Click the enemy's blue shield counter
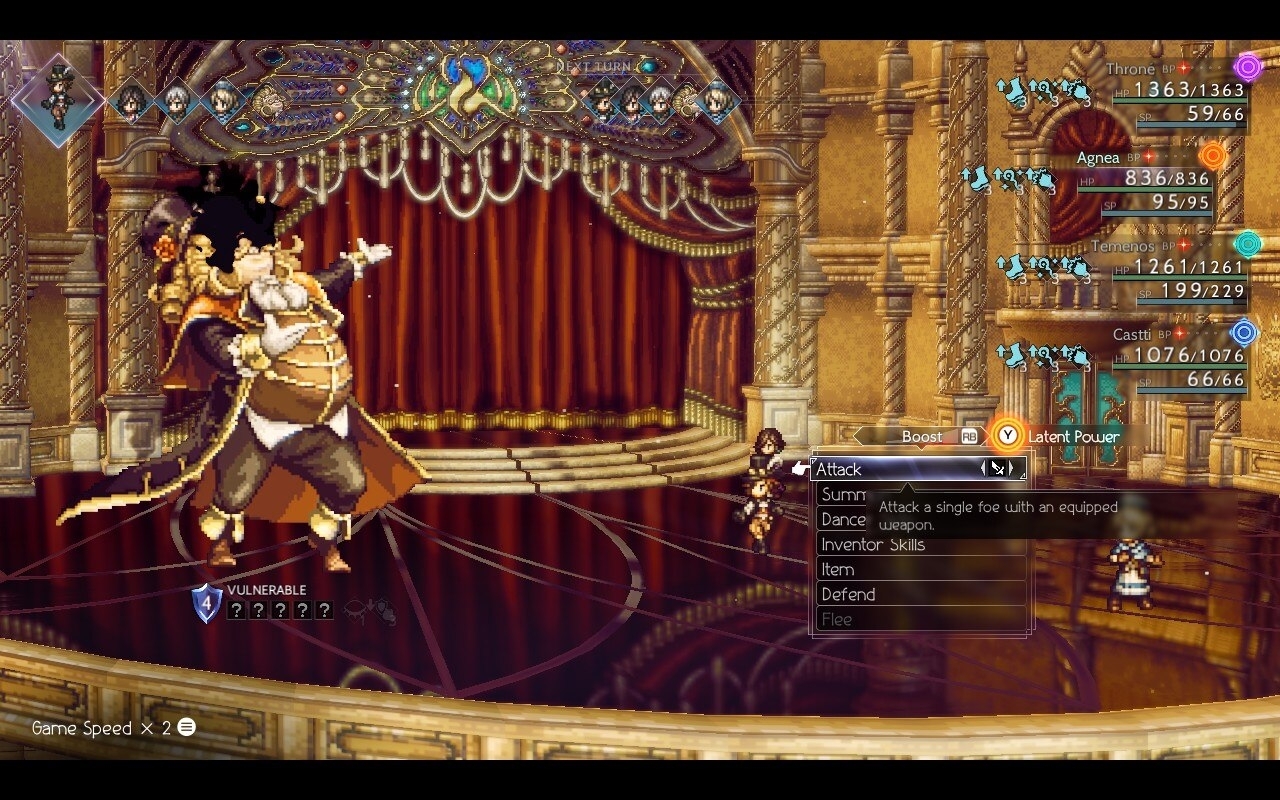The image size is (1280, 800). pyautogui.click(x=206, y=603)
